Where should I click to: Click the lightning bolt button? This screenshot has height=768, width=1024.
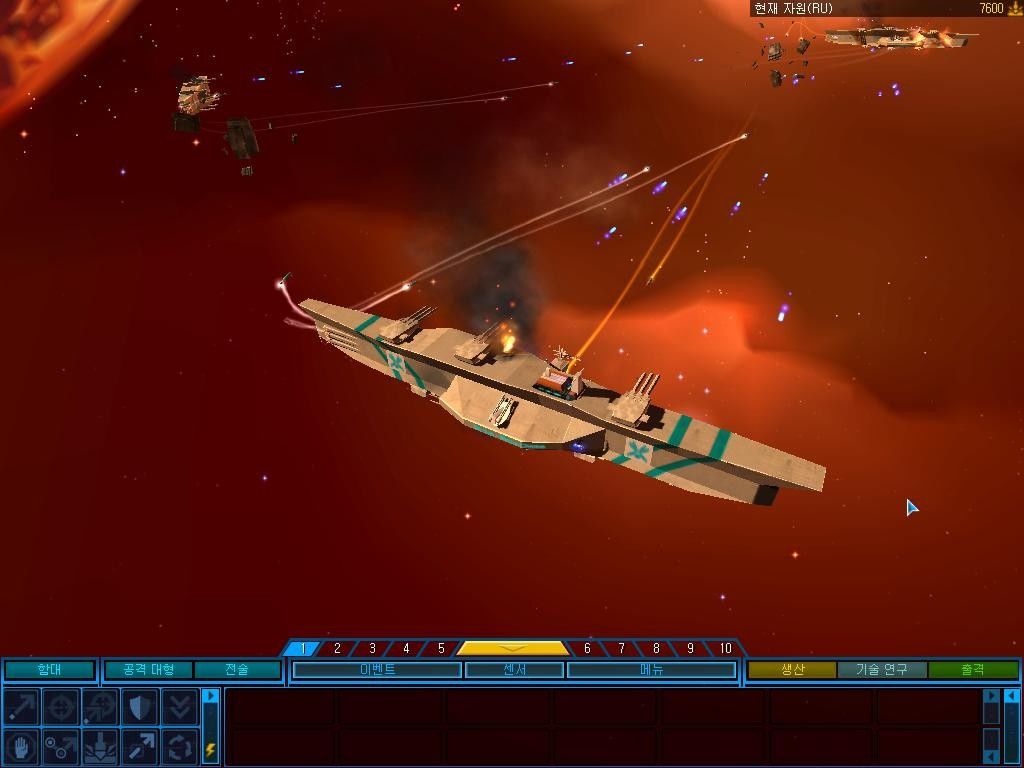pos(210,748)
